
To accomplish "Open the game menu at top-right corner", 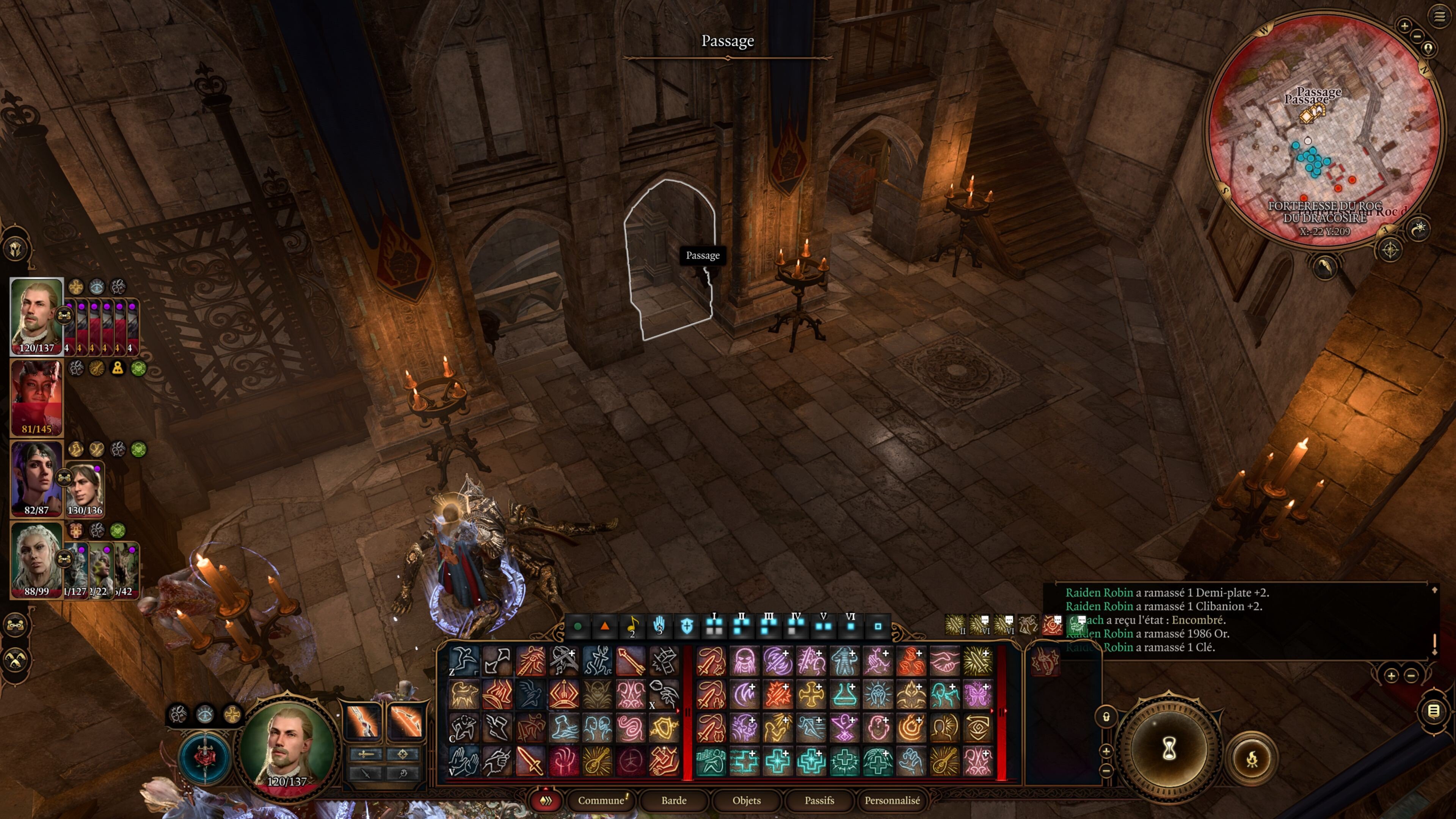I will (x=1439, y=16).
